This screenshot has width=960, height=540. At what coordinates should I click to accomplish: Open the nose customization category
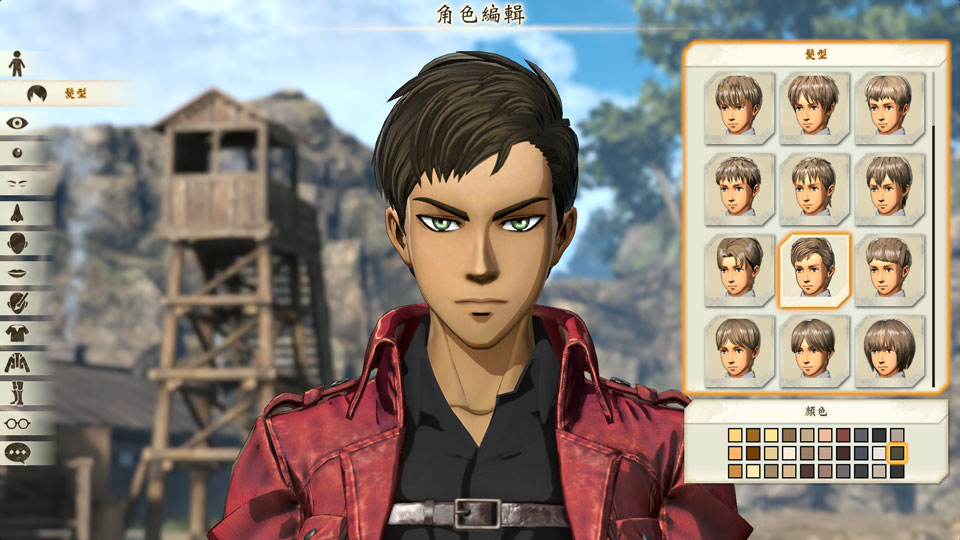[17, 213]
